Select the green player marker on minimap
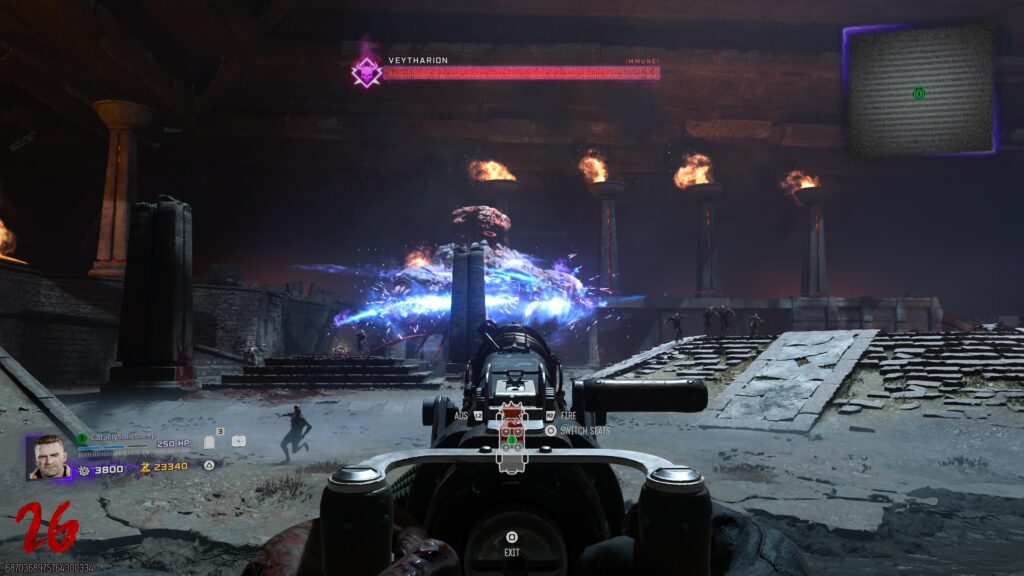The width and height of the screenshot is (1024, 576). point(918,93)
